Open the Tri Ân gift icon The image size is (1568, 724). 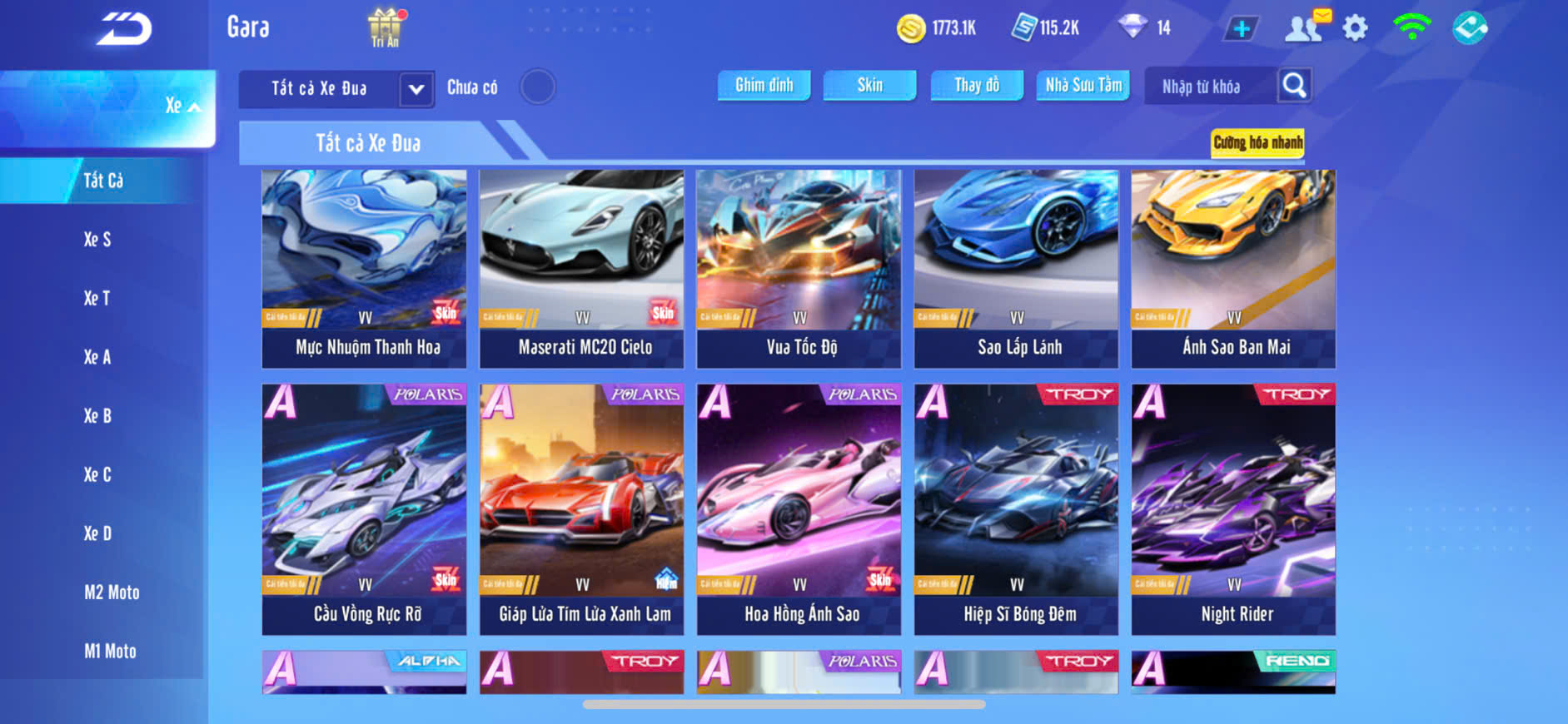coord(385,27)
